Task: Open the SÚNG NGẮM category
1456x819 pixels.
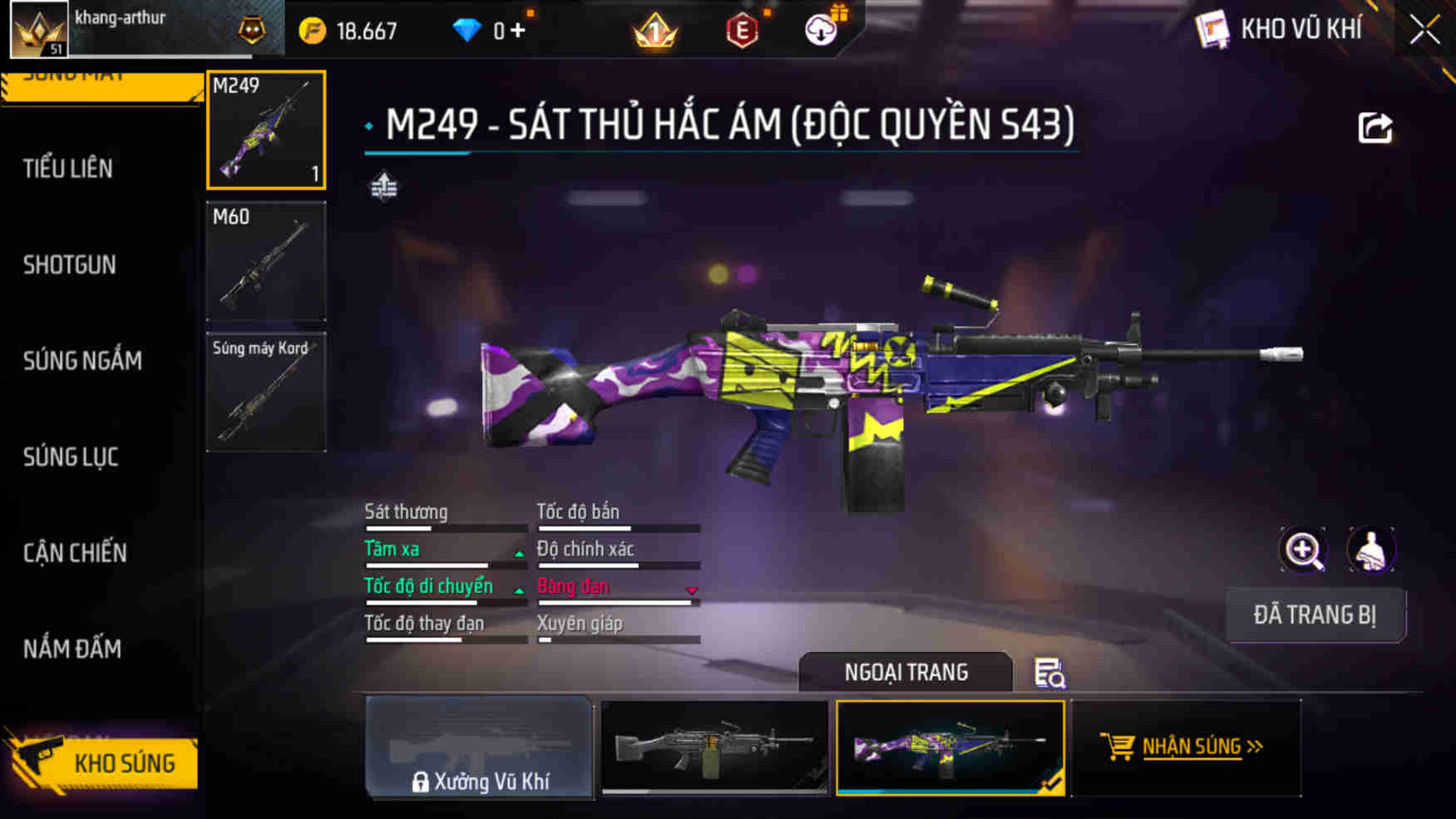Action: [81, 361]
